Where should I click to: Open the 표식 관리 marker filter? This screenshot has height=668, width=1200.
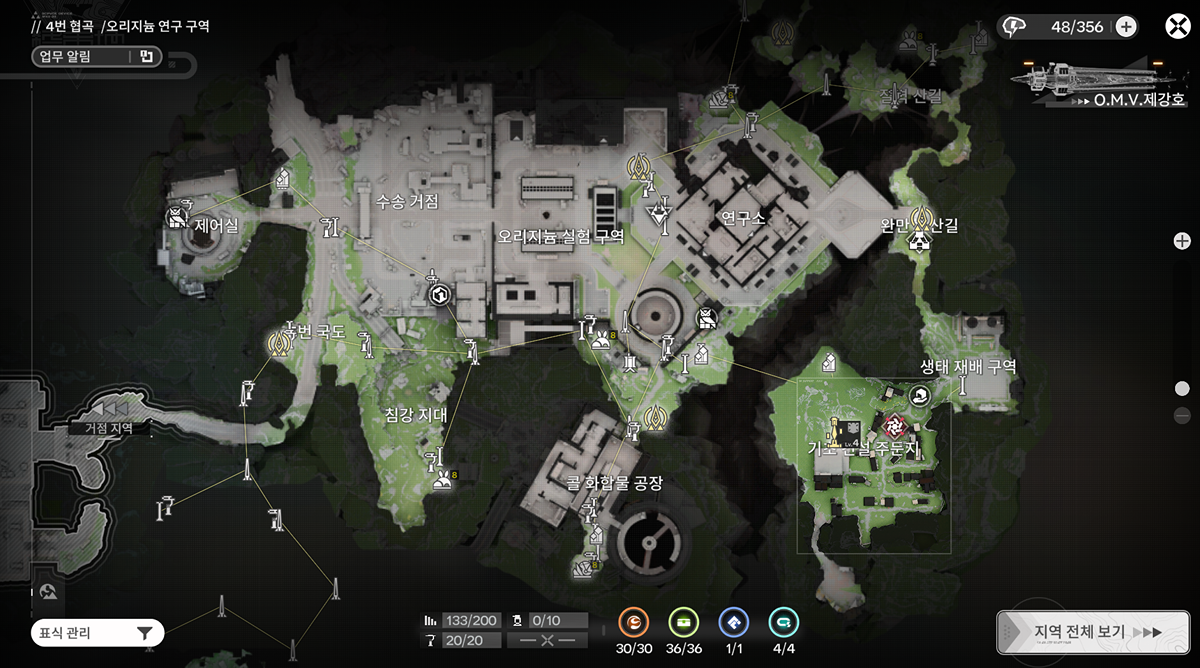click(x=96, y=632)
